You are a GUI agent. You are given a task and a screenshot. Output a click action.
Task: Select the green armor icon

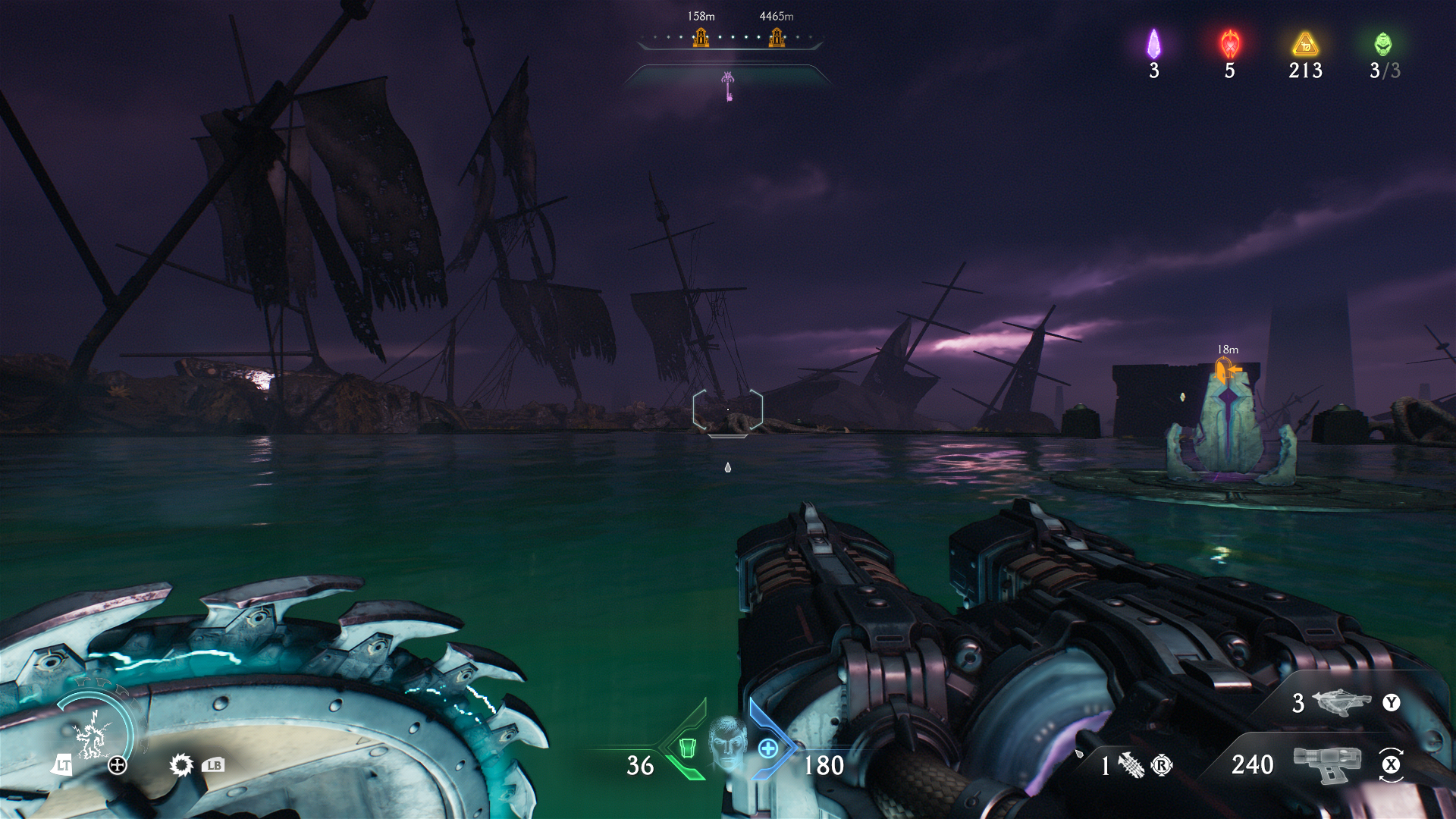coord(687,748)
